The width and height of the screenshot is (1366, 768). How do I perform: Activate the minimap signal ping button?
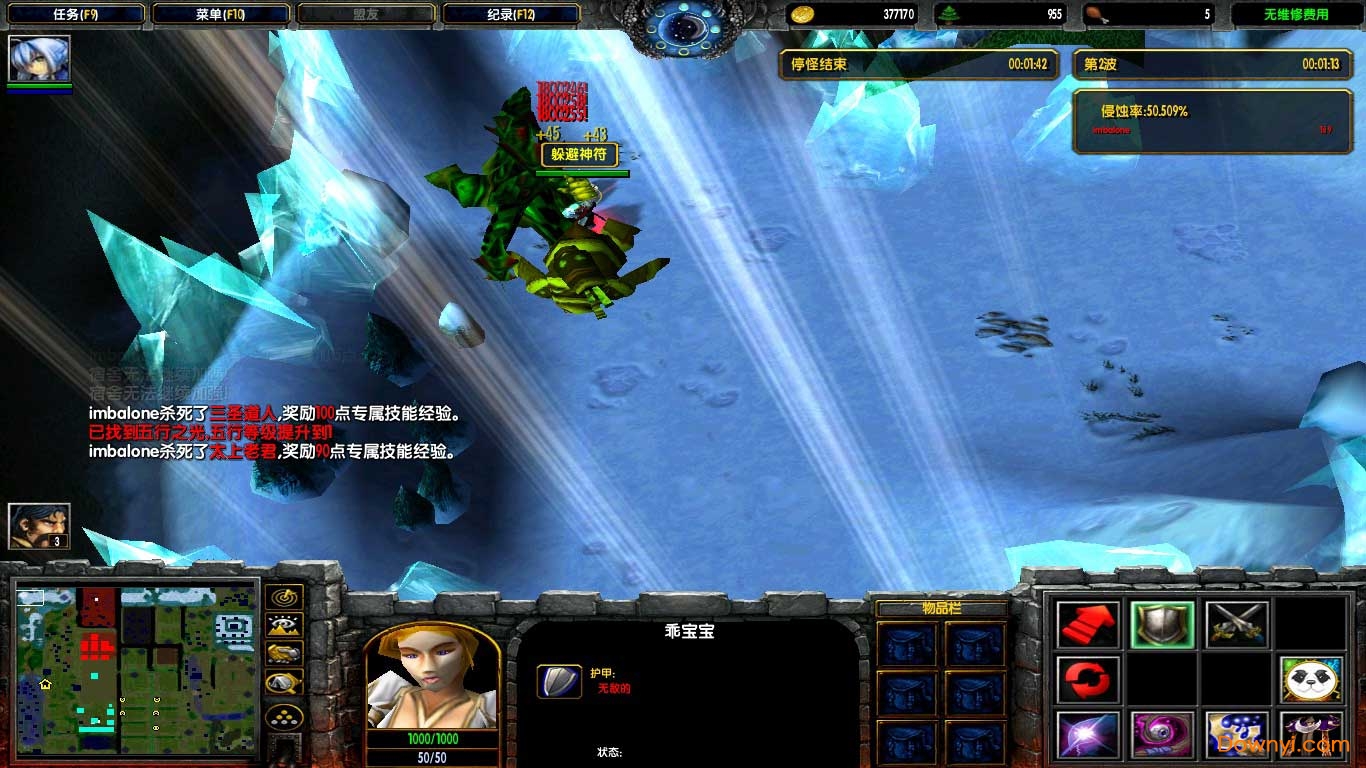coord(284,597)
